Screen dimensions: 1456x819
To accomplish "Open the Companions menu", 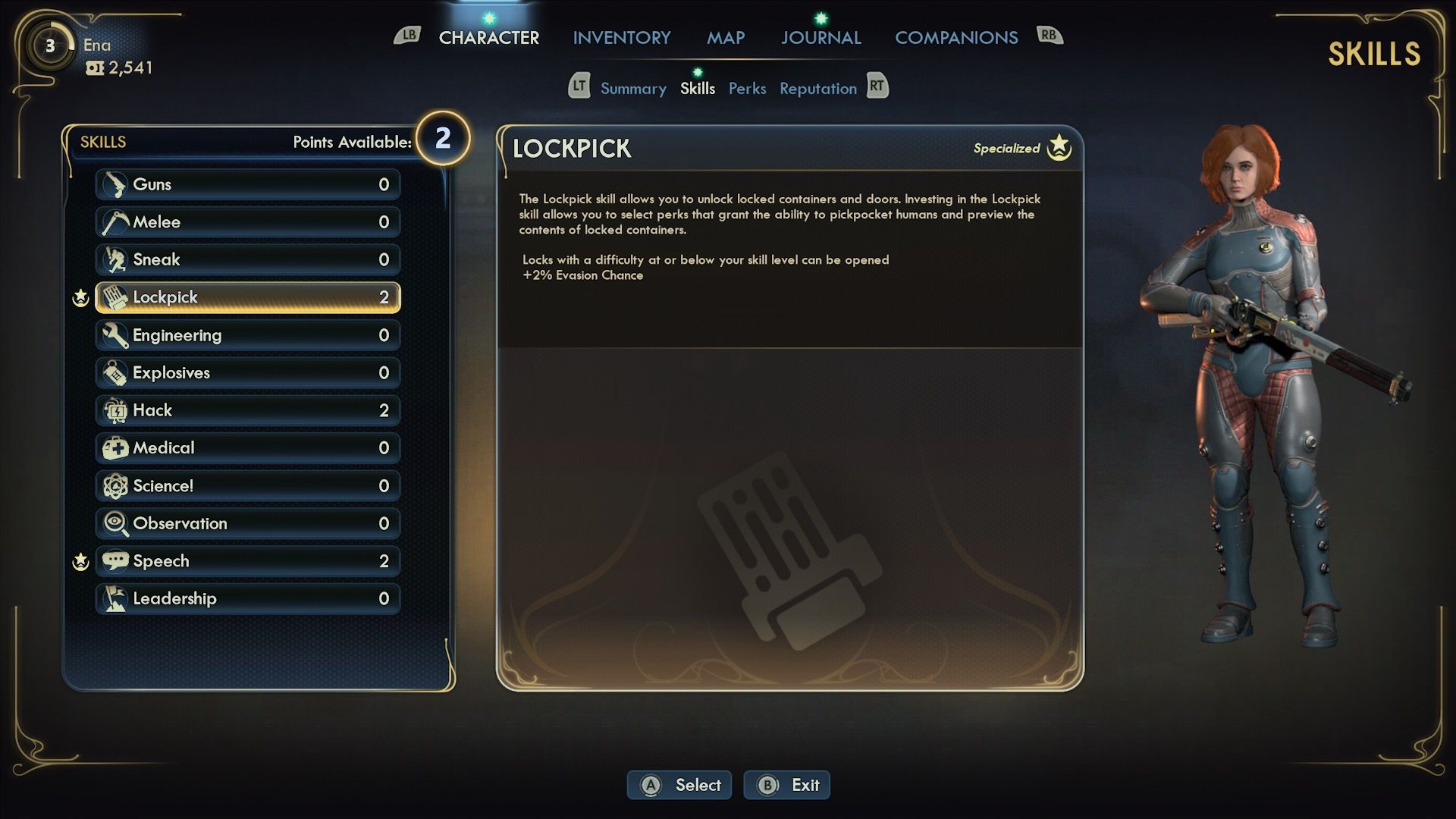I will [956, 37].
